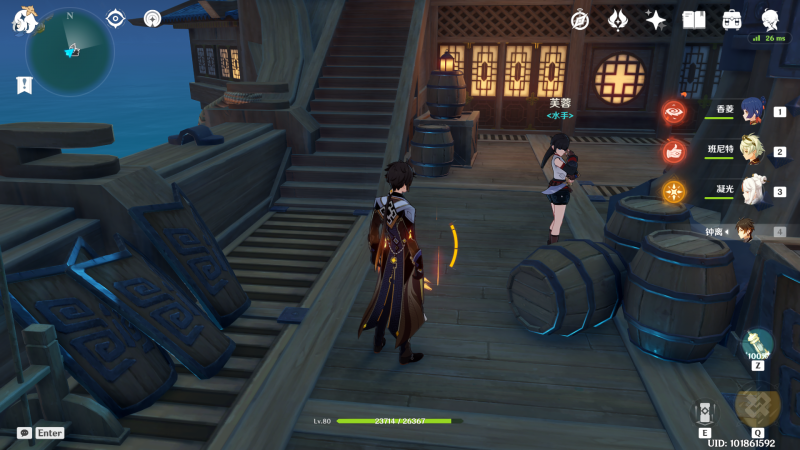800x450 pixels.
Task: Open the quest log banner icon
Action: [24, 85]
